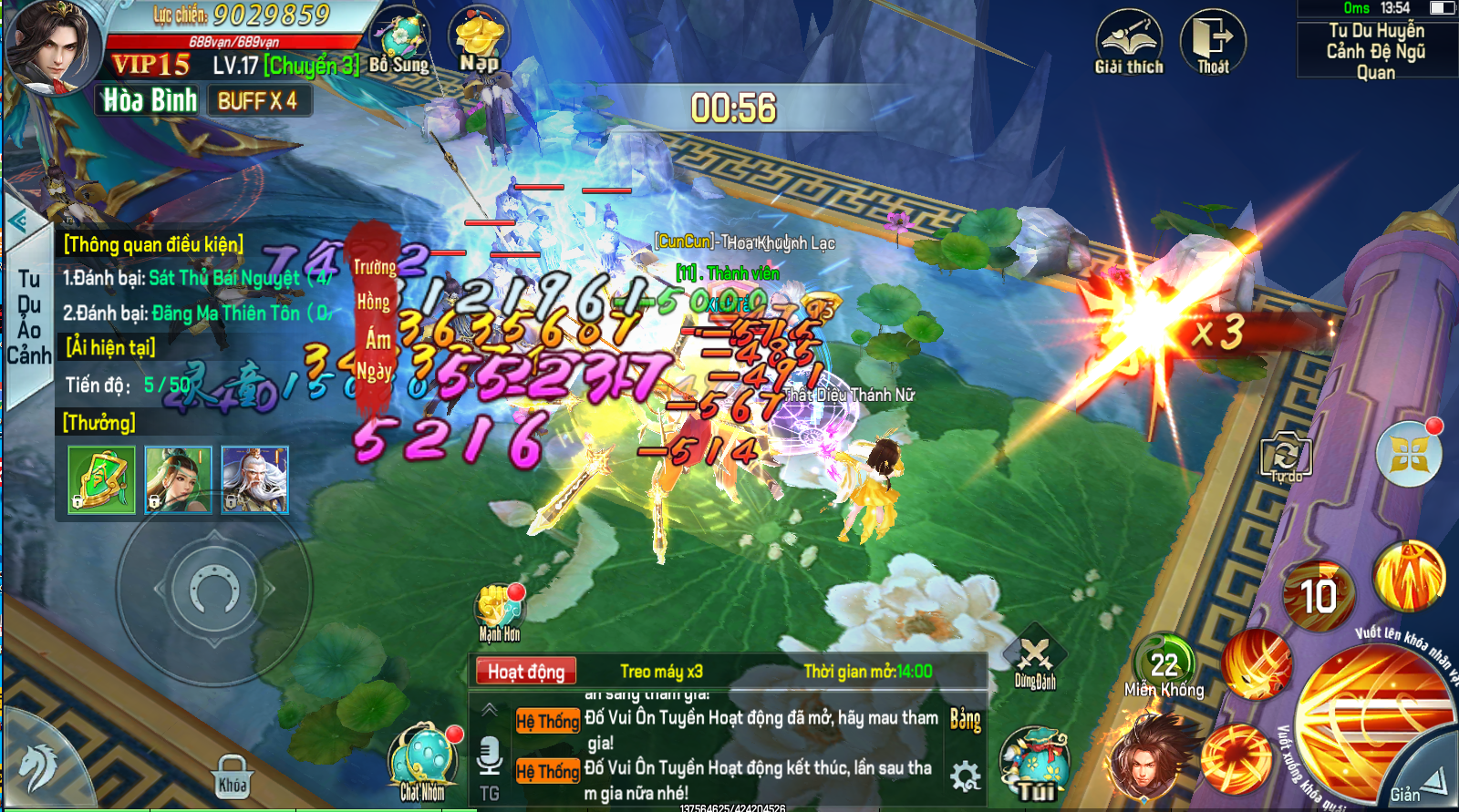Open the Mạnh Hơn power-up icon
The width and height of the screenshot is (1459, 812).
pyautogui.click(x=500, y=609)
